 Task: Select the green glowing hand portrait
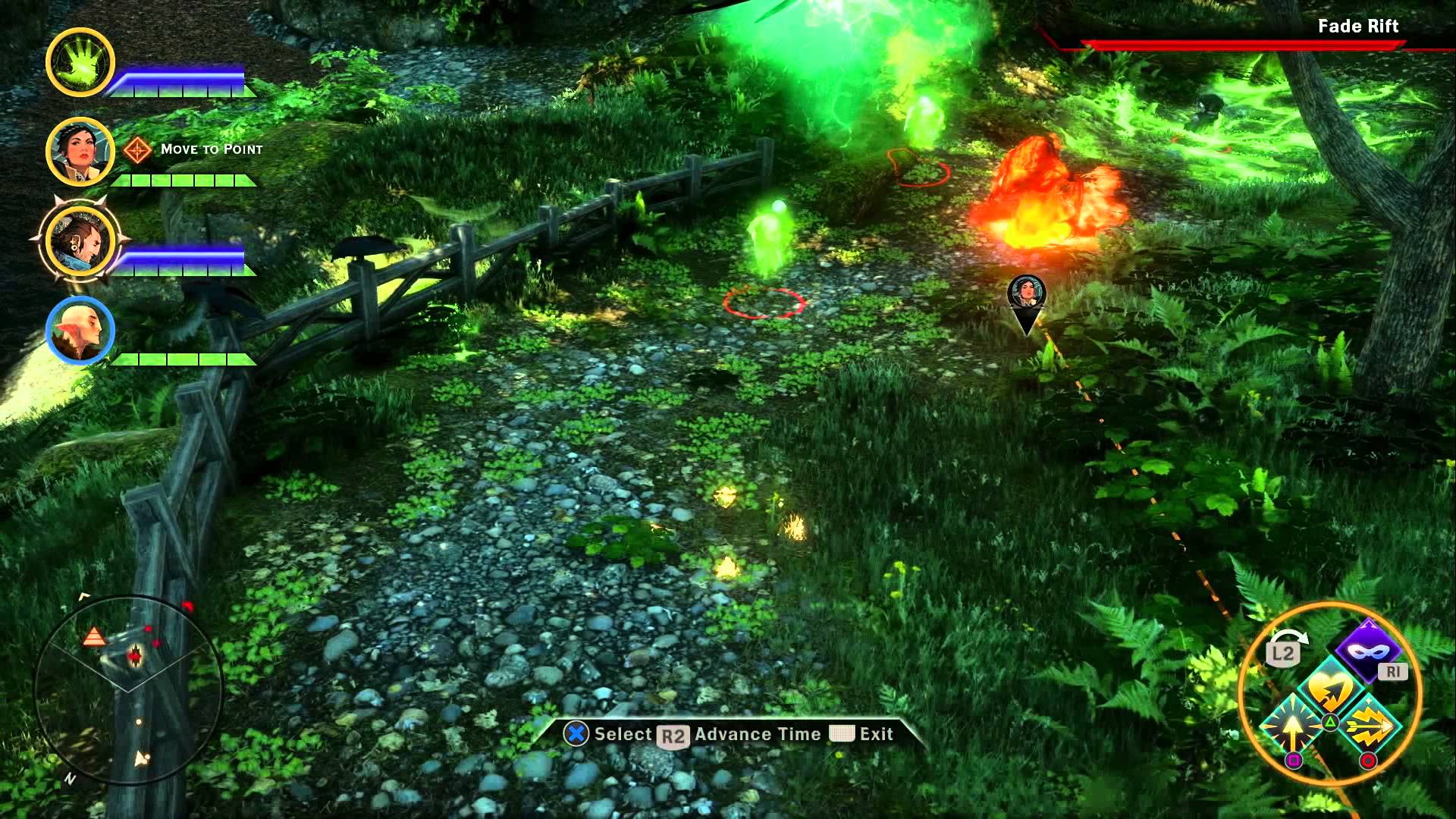pos(80,62)
